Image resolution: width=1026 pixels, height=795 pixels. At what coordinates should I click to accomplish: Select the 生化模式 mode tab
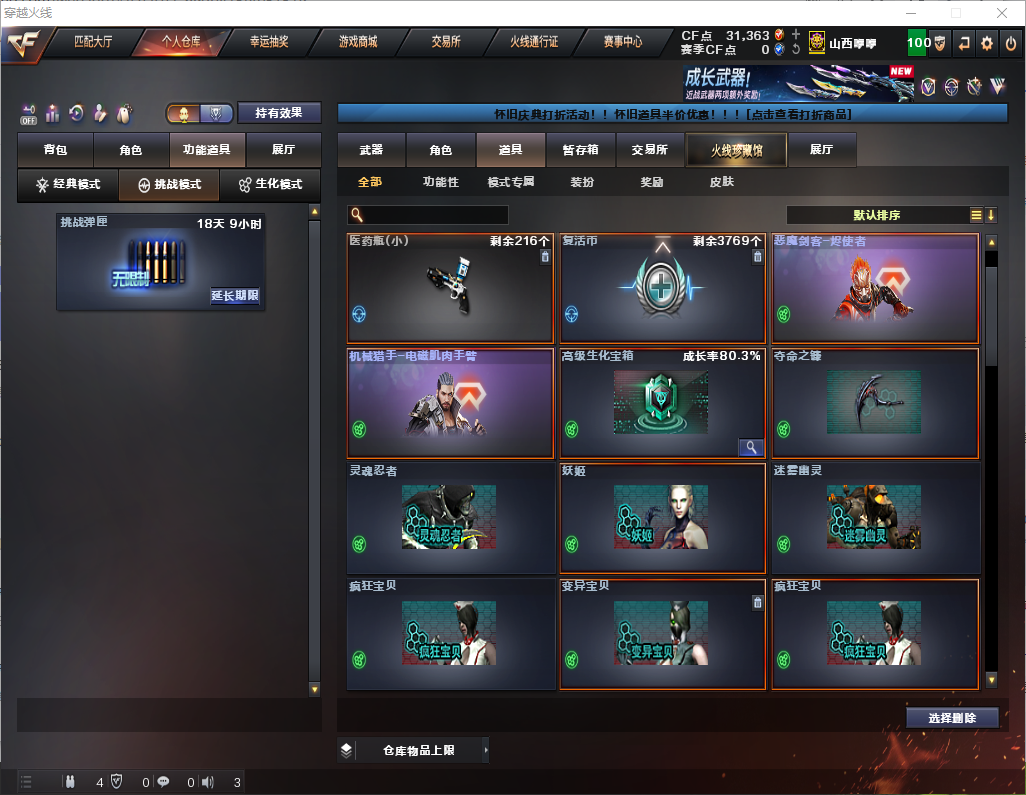coord(270,185)
